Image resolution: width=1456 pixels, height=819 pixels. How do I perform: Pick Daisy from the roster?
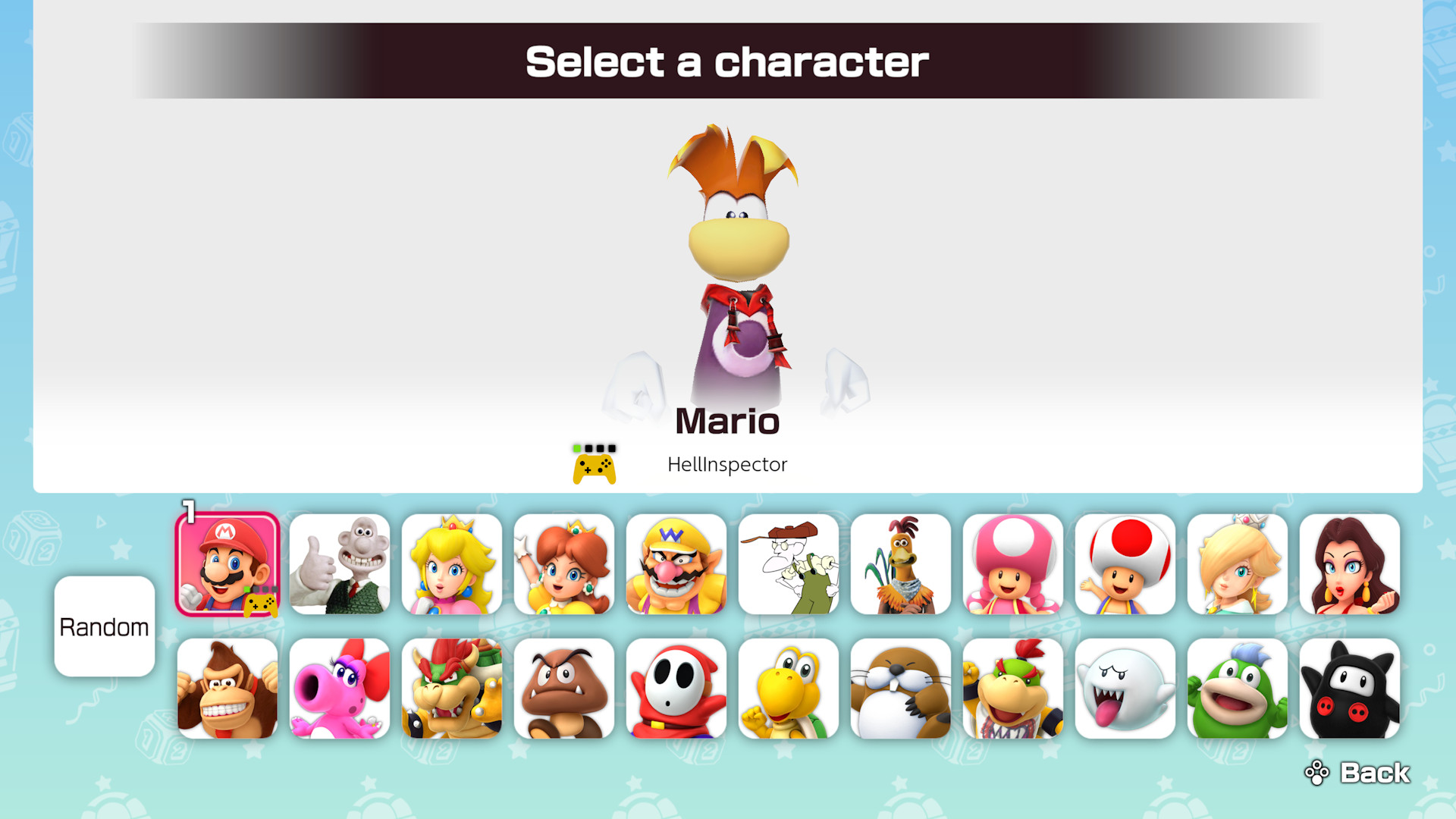pyautogui.click(x=563, y=564)
